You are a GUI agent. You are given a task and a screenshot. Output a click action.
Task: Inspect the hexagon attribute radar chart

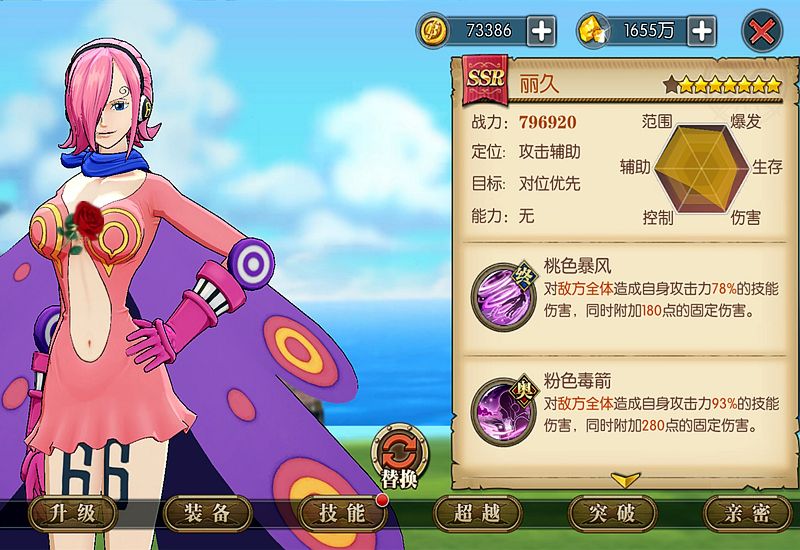pos(699,167)
